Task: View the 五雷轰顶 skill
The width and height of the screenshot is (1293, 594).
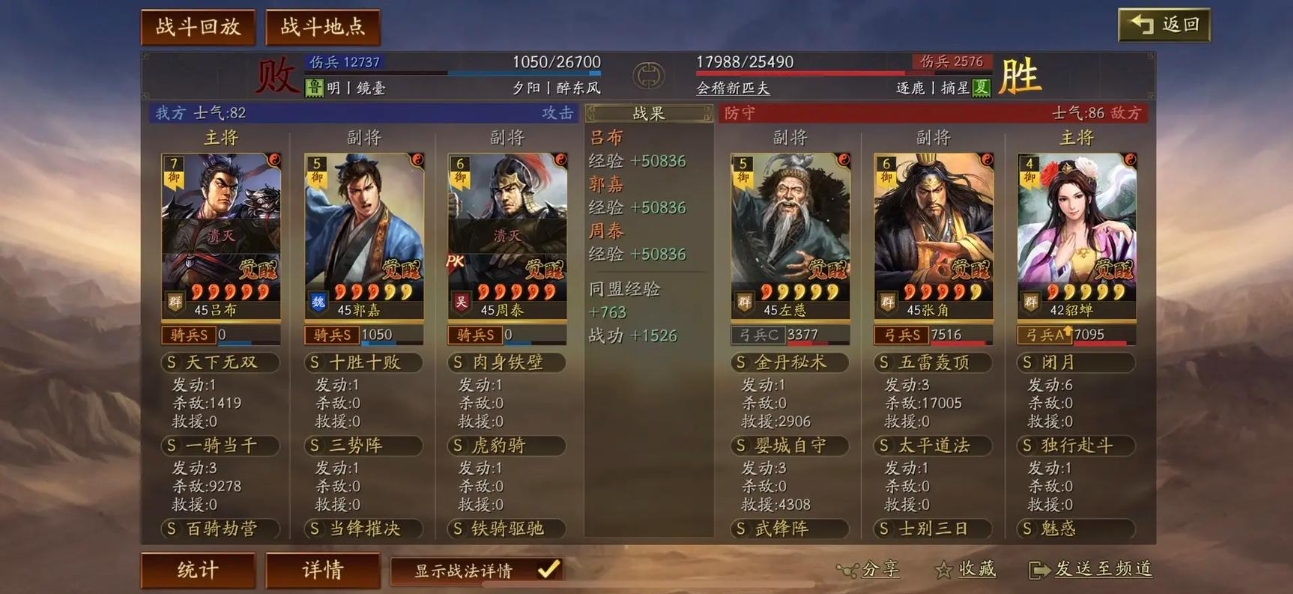Action: click(934, 362)
